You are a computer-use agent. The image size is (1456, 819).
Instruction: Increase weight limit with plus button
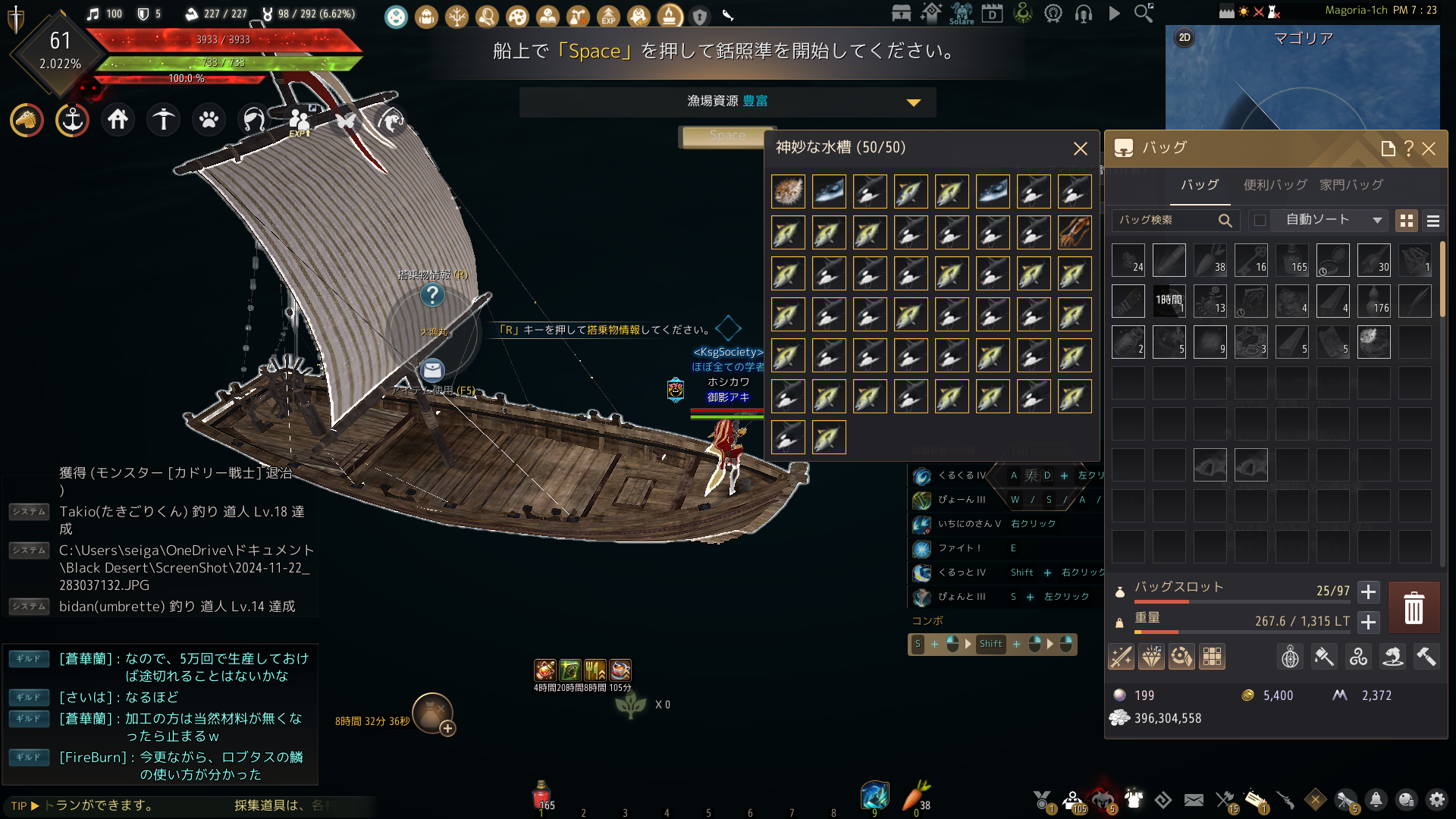[x=1368, y=622]
